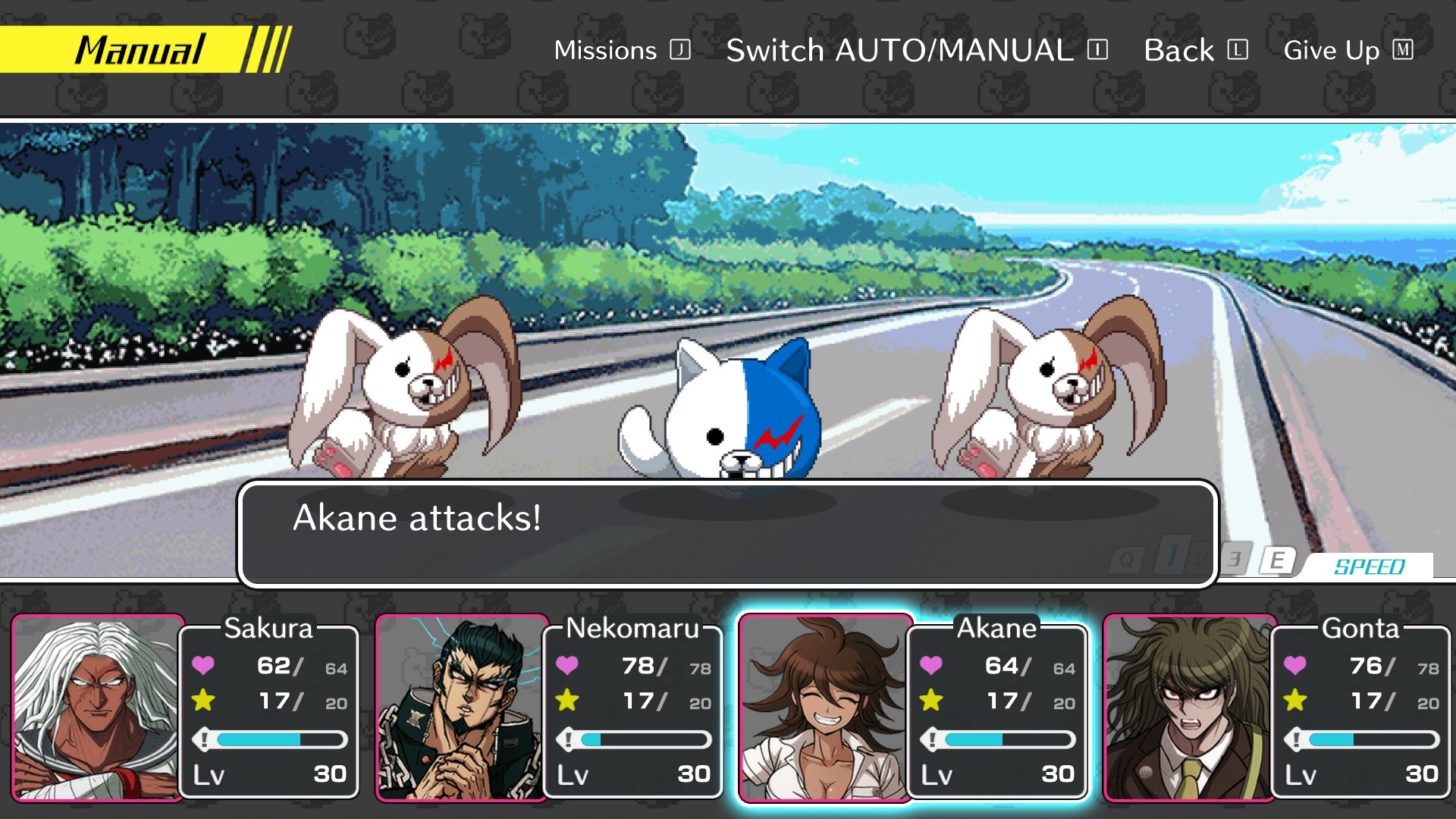The height and width of the screenshot is (819, 1456).
Task: Click the Back button
Action: 1178,50
